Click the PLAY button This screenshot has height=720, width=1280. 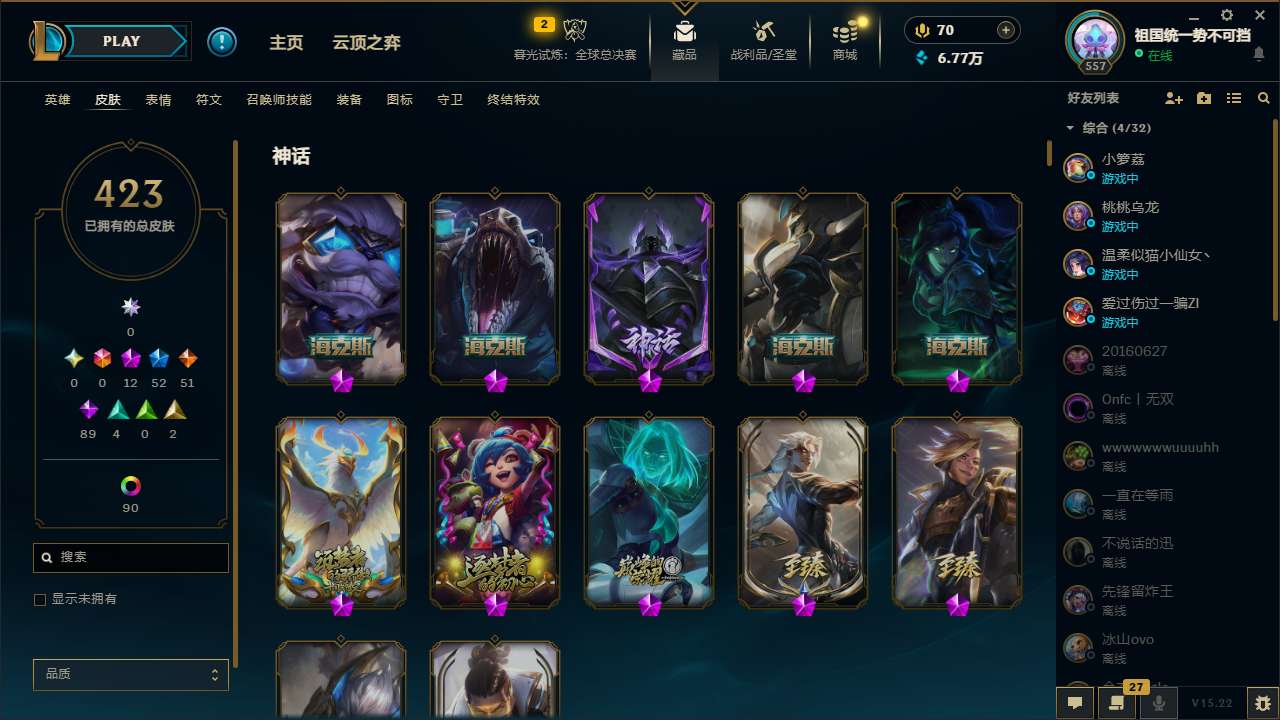click(121, 41)
